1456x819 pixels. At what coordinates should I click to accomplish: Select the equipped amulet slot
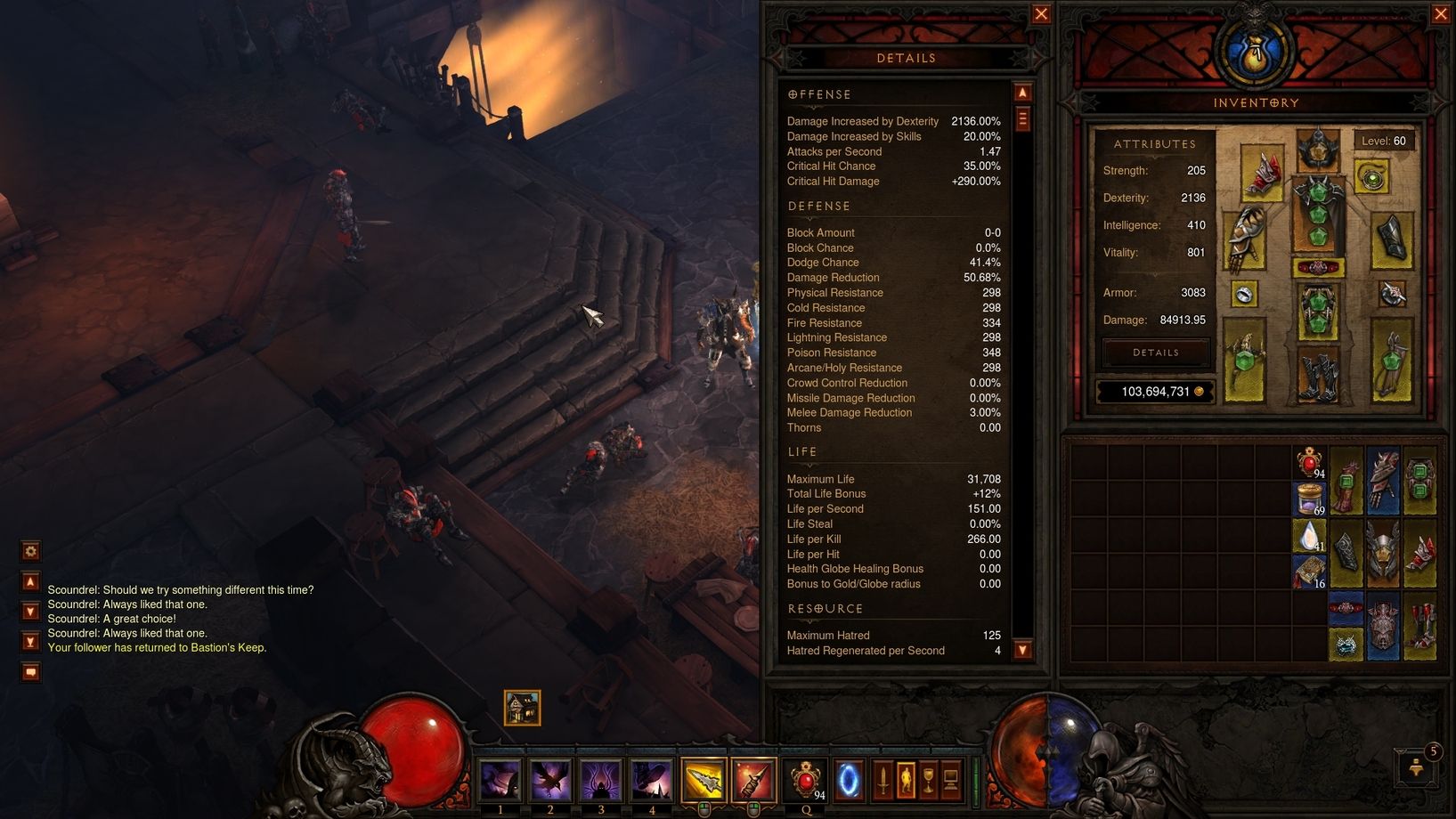point(1372,176)
